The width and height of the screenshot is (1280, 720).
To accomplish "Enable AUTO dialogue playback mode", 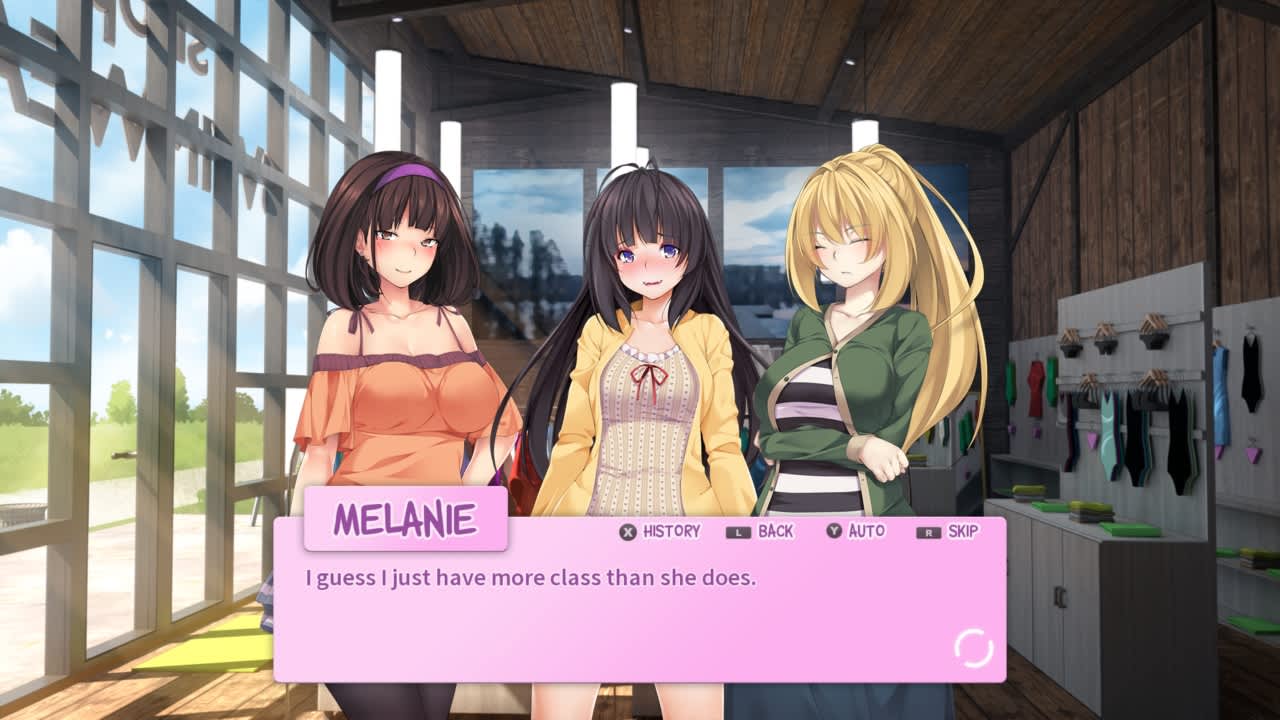I will 868,533.
